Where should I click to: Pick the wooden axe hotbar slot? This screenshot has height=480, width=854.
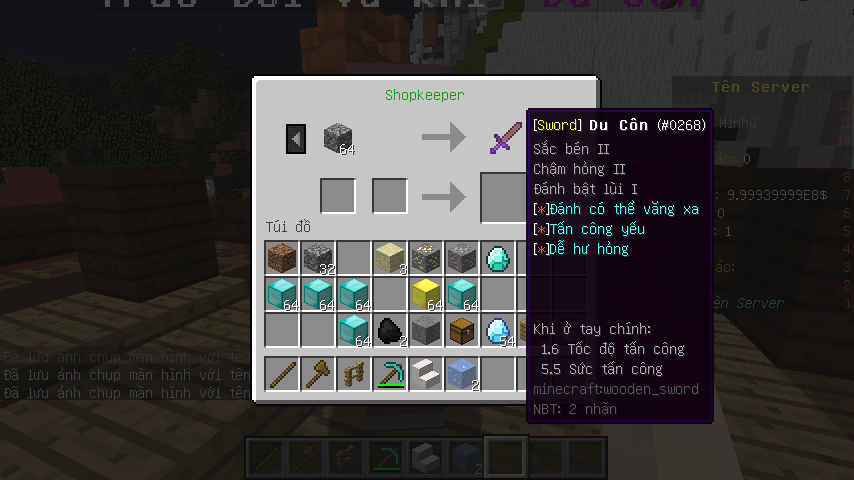click(319, 374)
